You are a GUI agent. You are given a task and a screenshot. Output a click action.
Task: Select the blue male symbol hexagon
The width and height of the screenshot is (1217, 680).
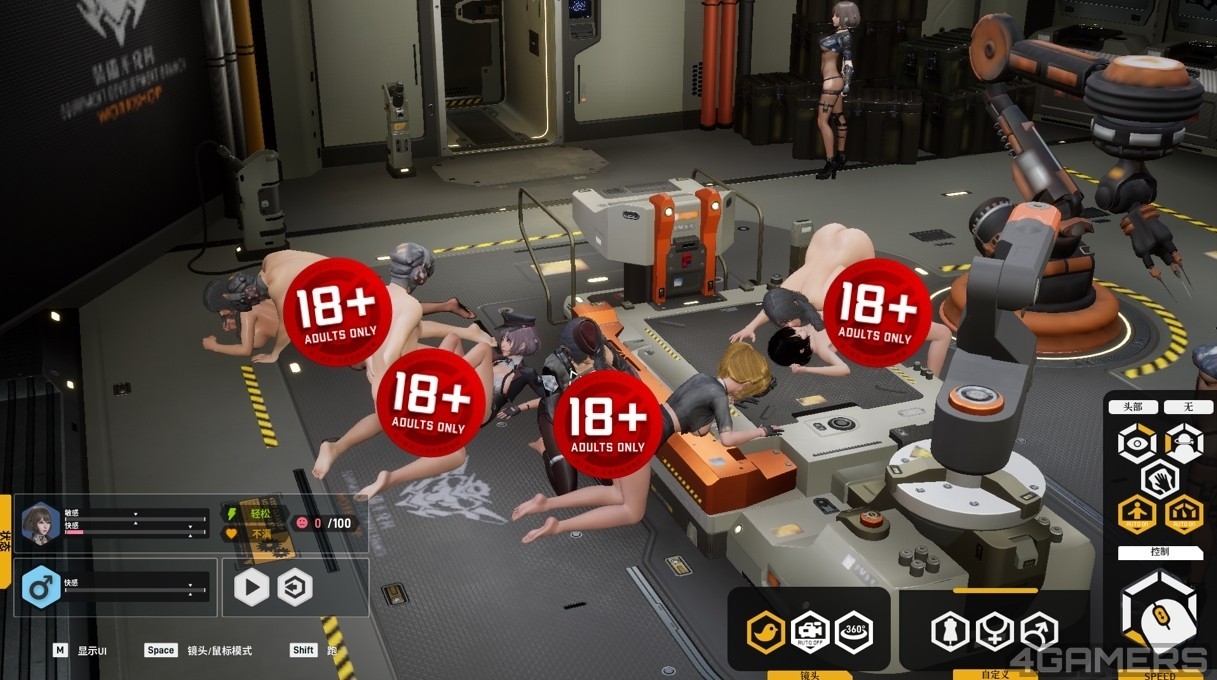pos(41,587)
